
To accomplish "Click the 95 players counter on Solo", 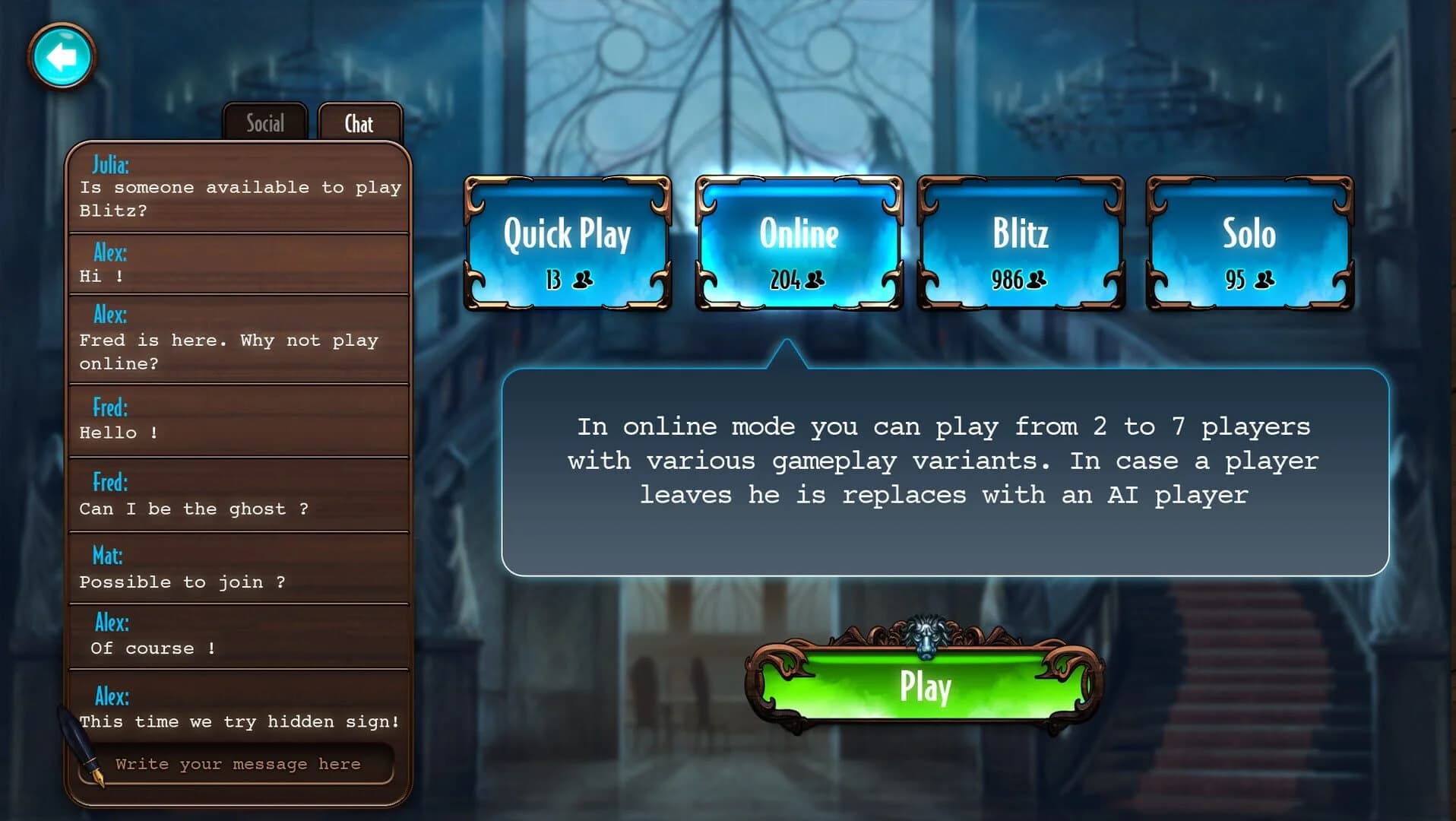I will point(1246,280).
